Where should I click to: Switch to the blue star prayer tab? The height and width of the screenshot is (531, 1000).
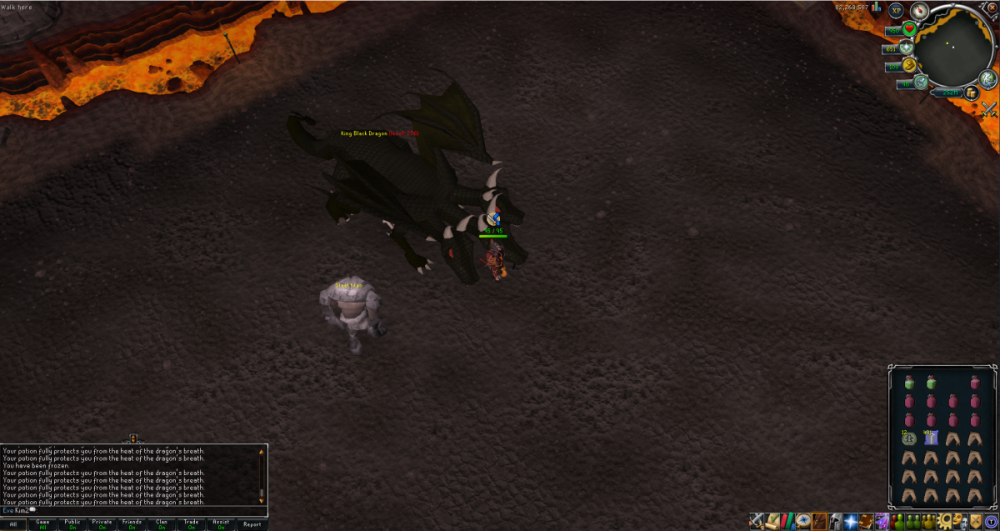pyautogui.click(x=849, y=521)
